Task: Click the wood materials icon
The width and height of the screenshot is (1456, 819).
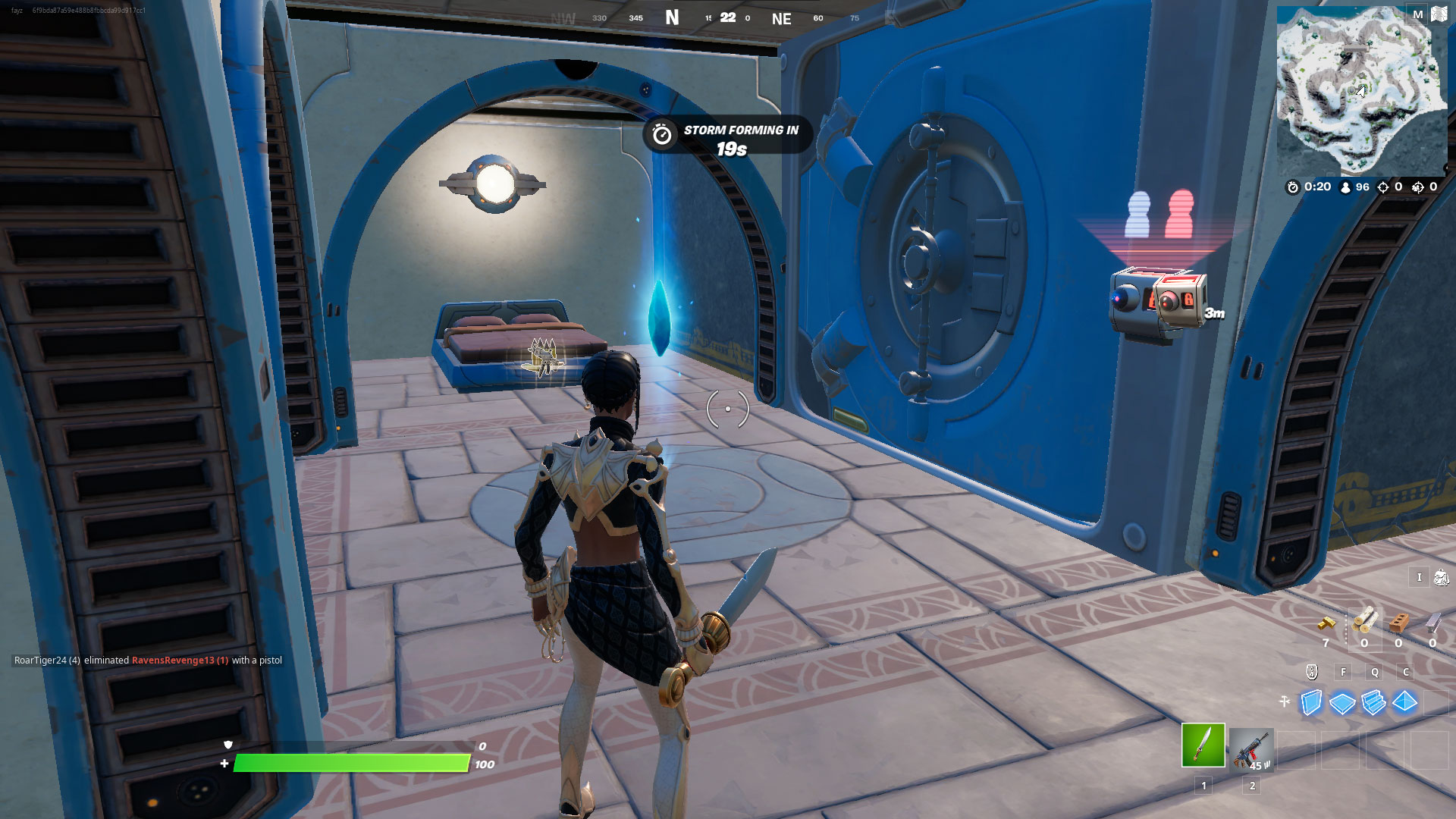Action: (x=1365, y=620)
